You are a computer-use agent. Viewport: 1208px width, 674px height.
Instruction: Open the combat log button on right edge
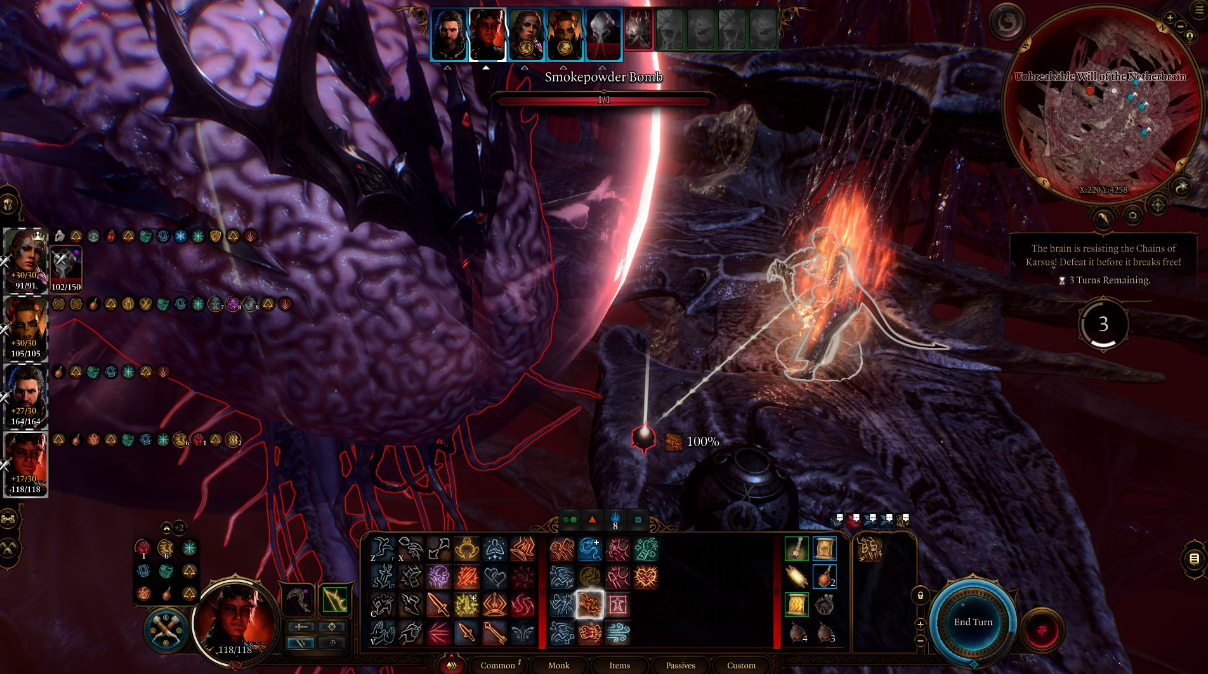[1194, 560]
